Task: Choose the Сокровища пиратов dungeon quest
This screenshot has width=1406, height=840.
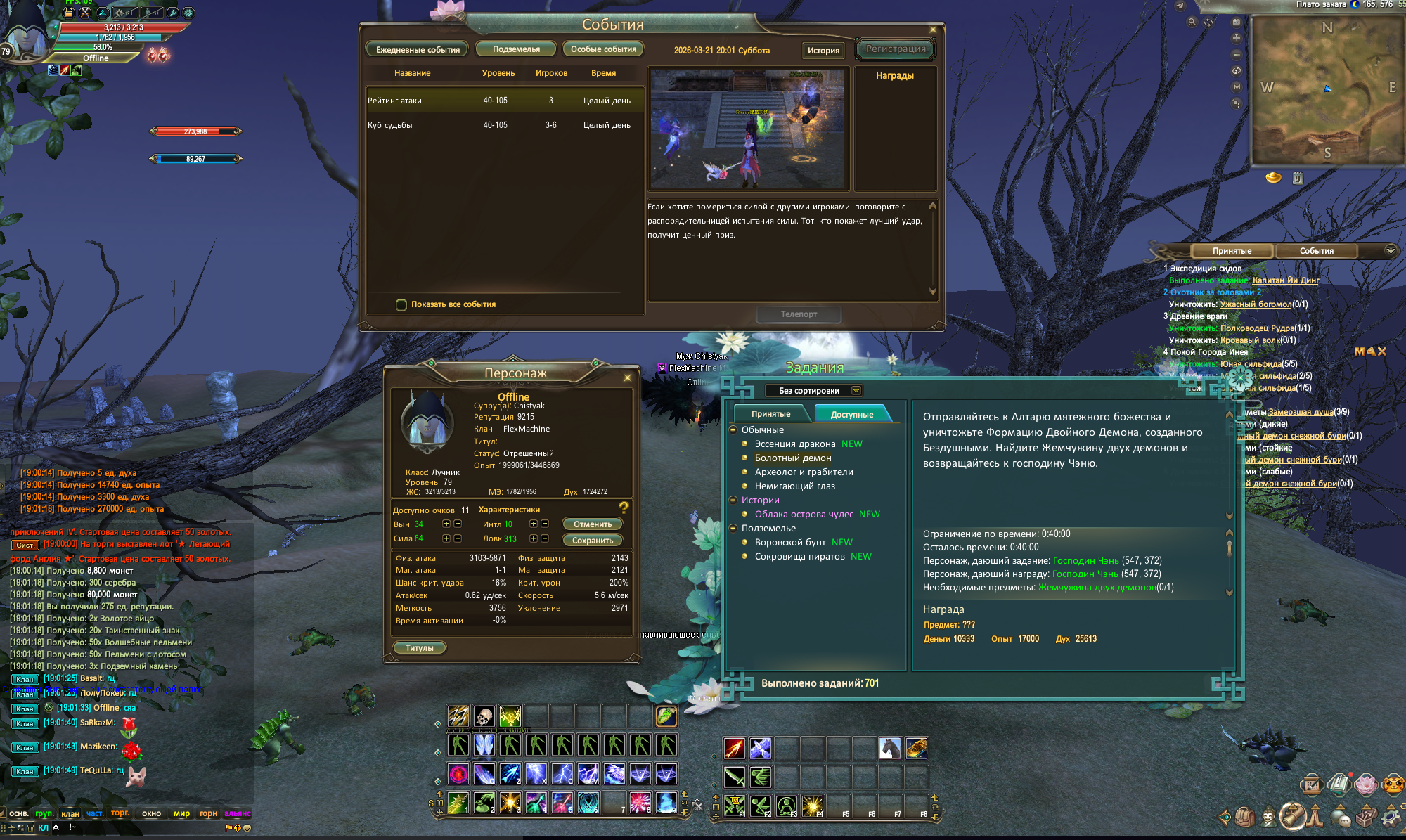Action: pos(799,556)
